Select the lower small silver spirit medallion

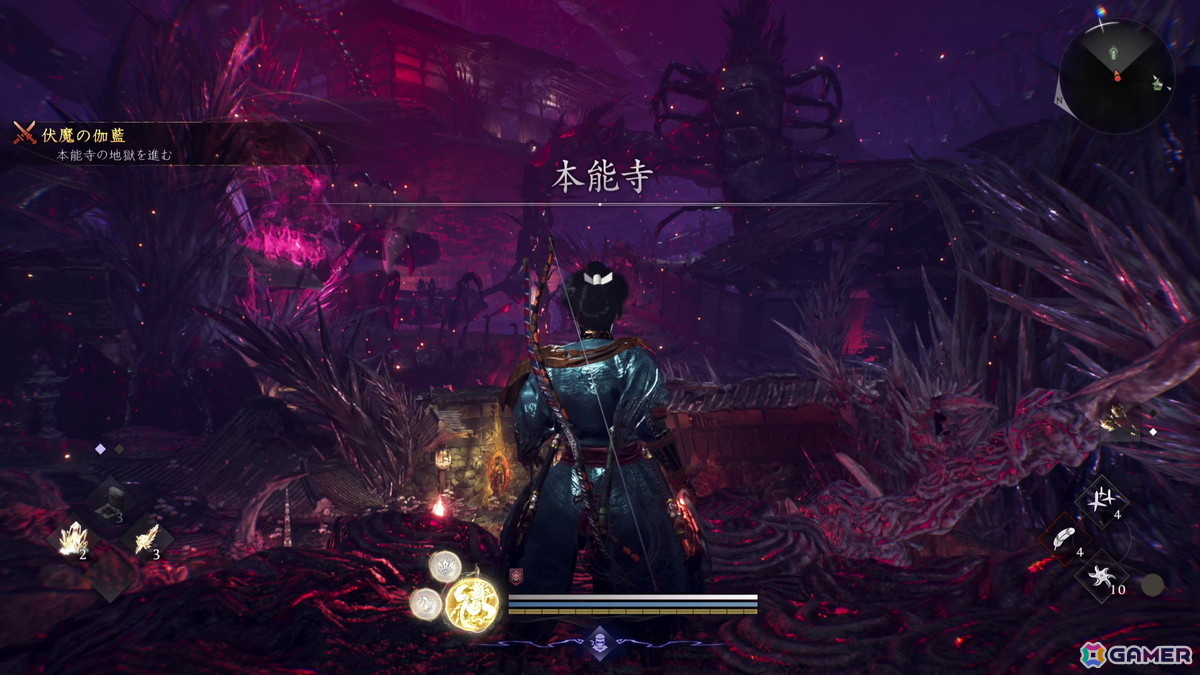click(425, 602)
